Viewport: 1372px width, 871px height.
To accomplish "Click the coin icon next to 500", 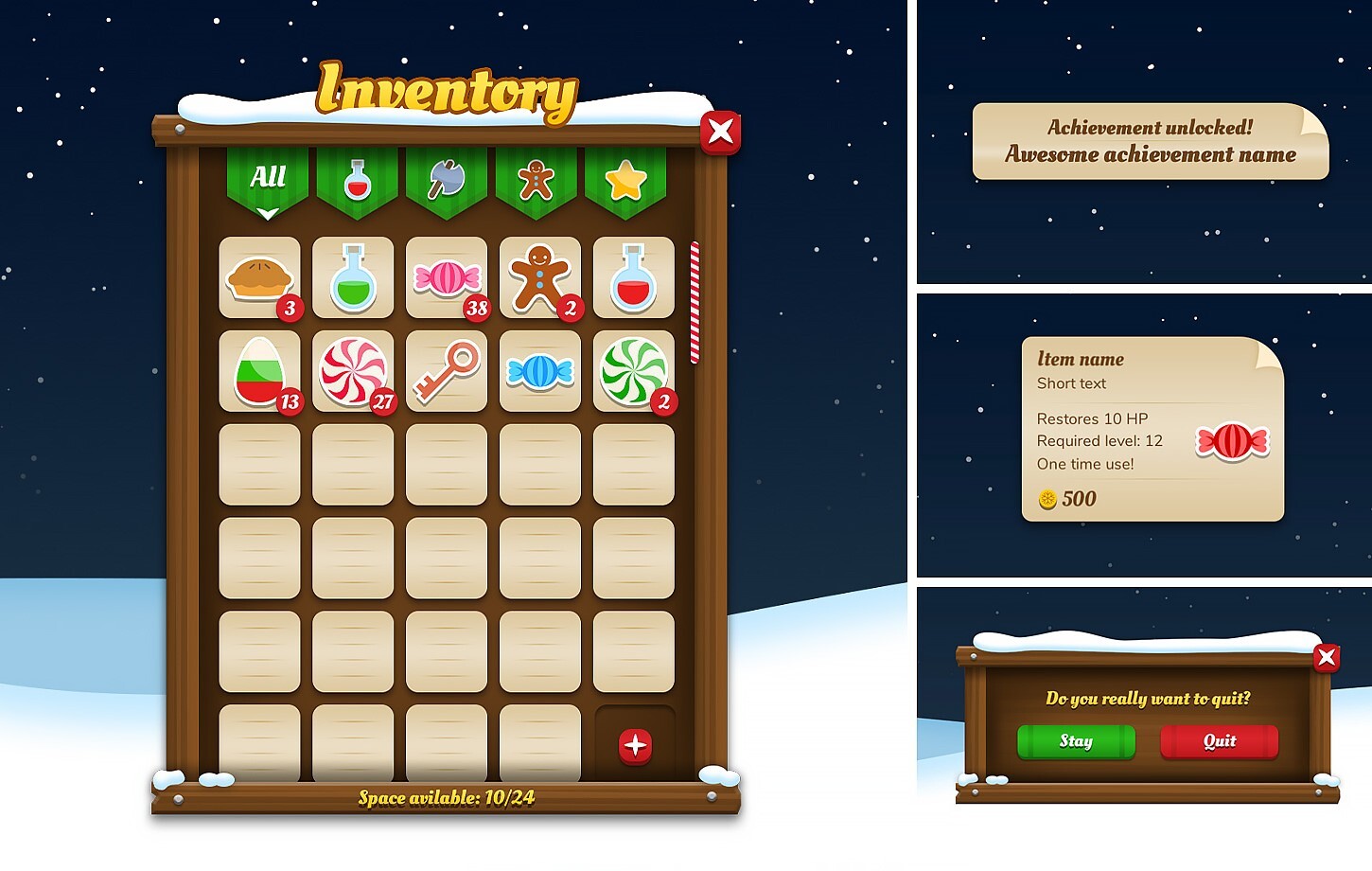I will point(1047,499).
